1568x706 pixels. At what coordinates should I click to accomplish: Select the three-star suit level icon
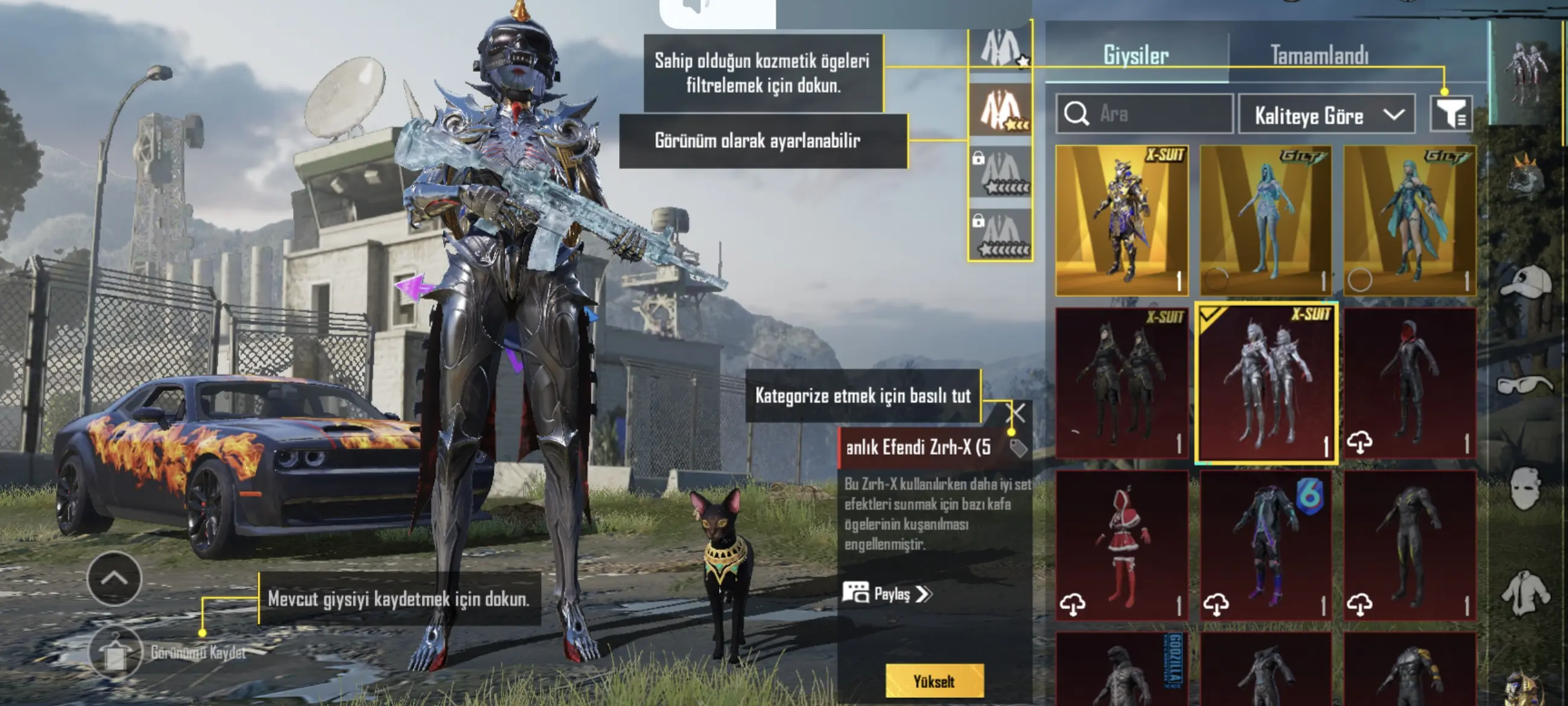click(1001, 111)
